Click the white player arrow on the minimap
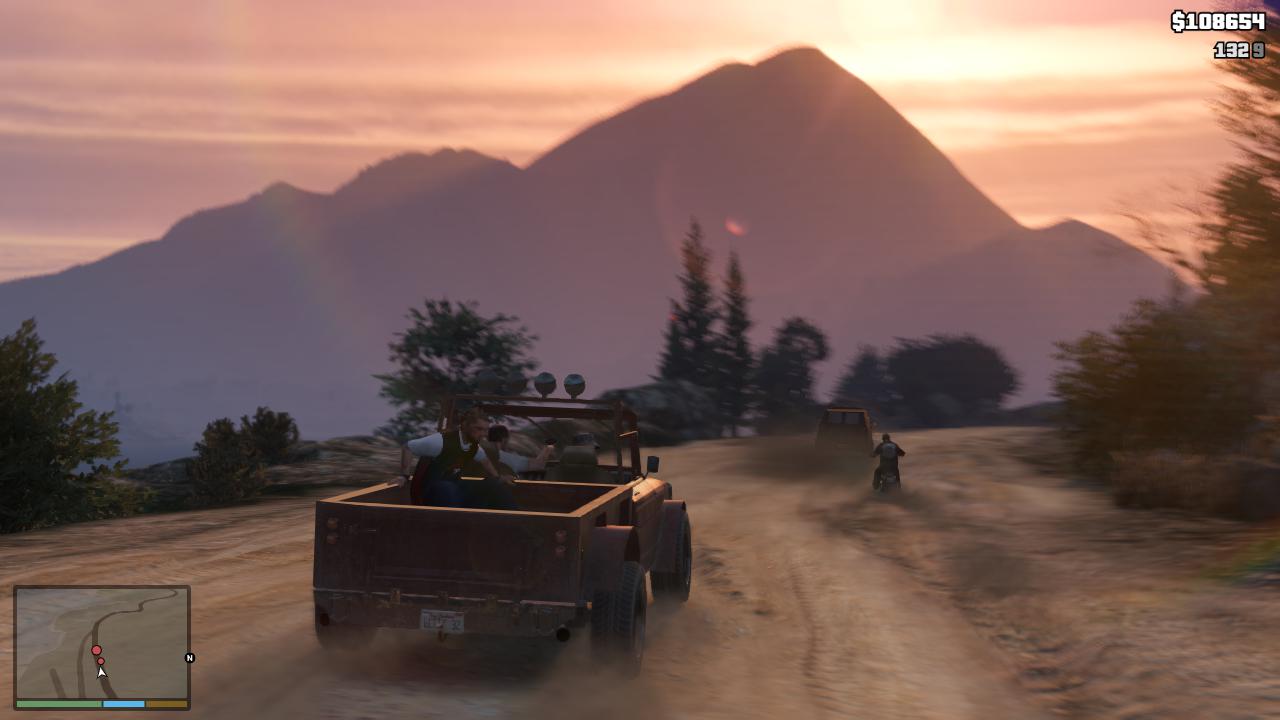 point(102,672)
